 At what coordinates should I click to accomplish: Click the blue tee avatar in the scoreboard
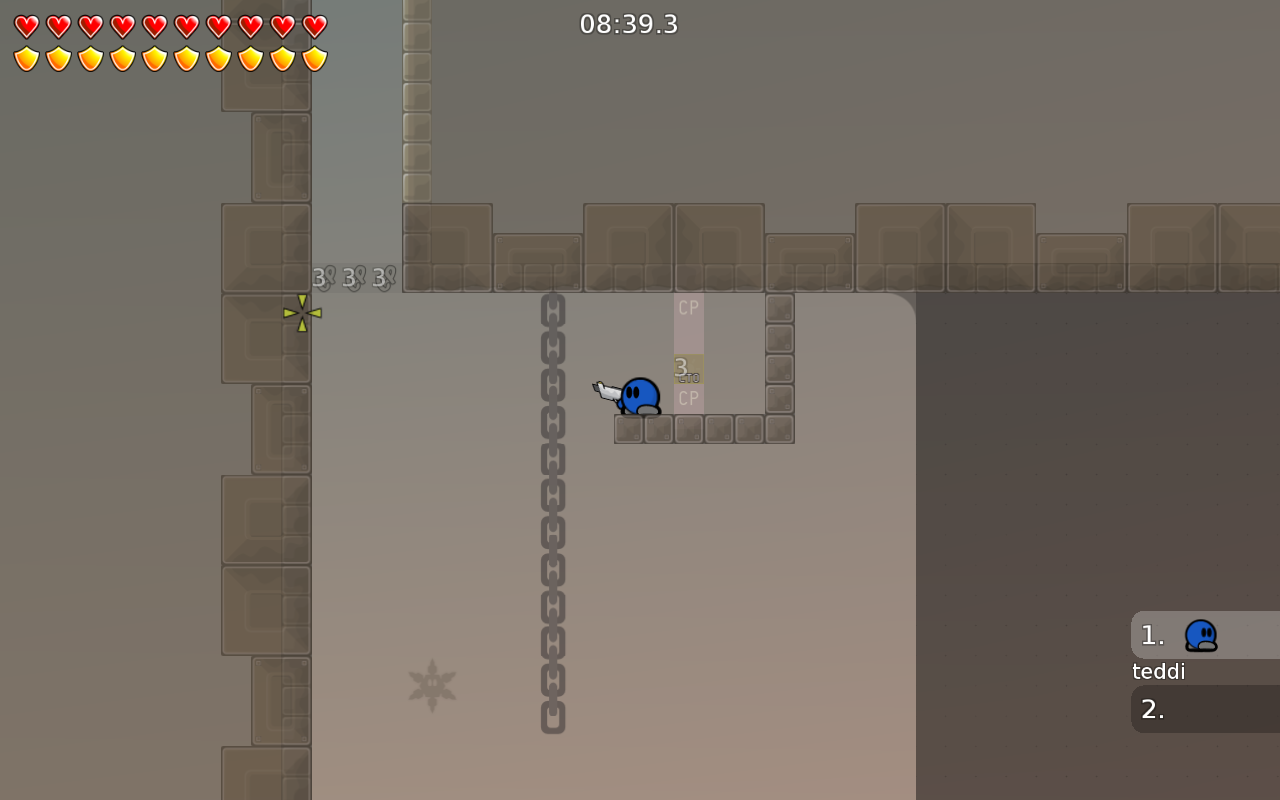coord(1199,634)
